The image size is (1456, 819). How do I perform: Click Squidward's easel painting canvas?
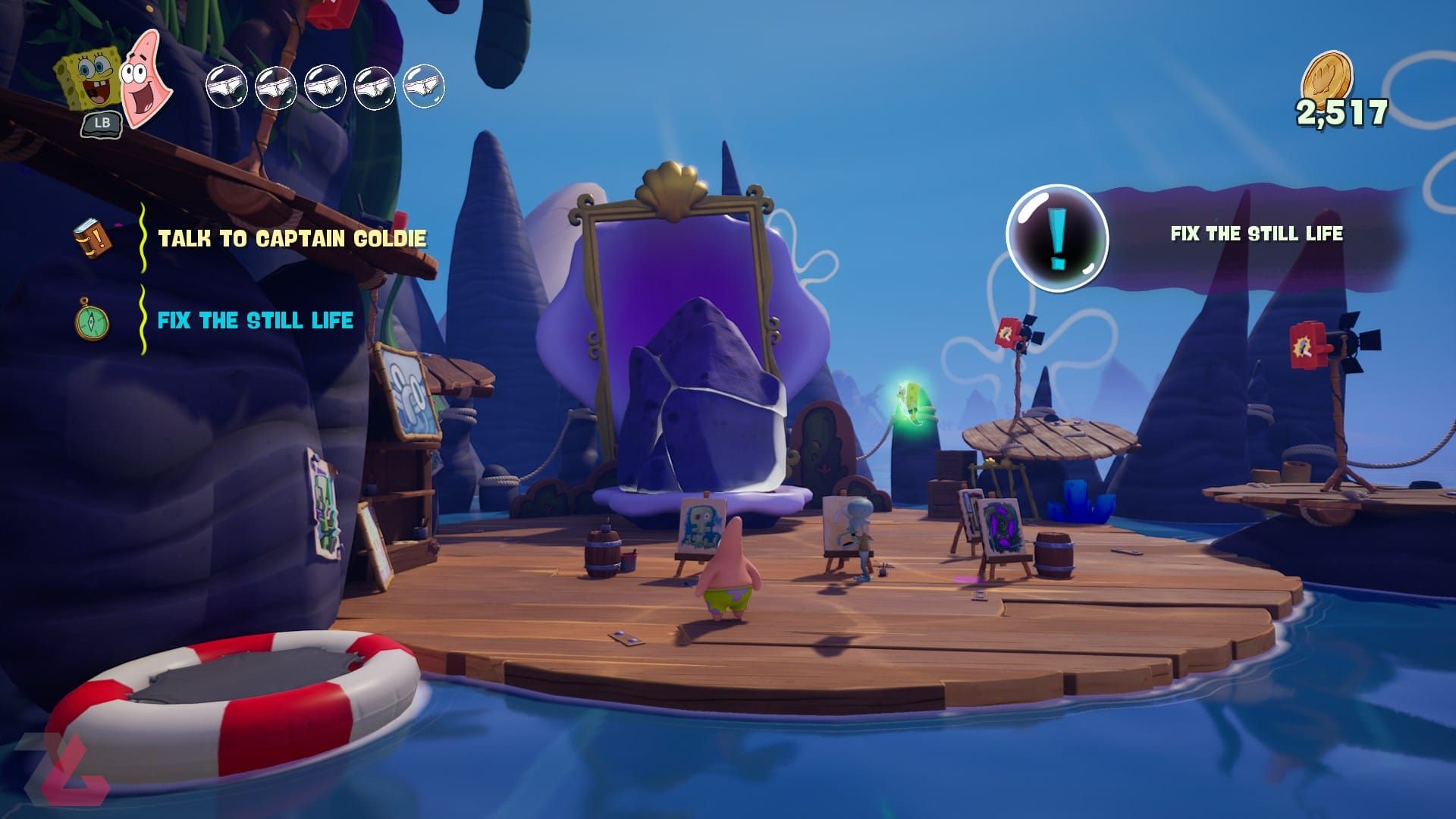pos(846,523)
